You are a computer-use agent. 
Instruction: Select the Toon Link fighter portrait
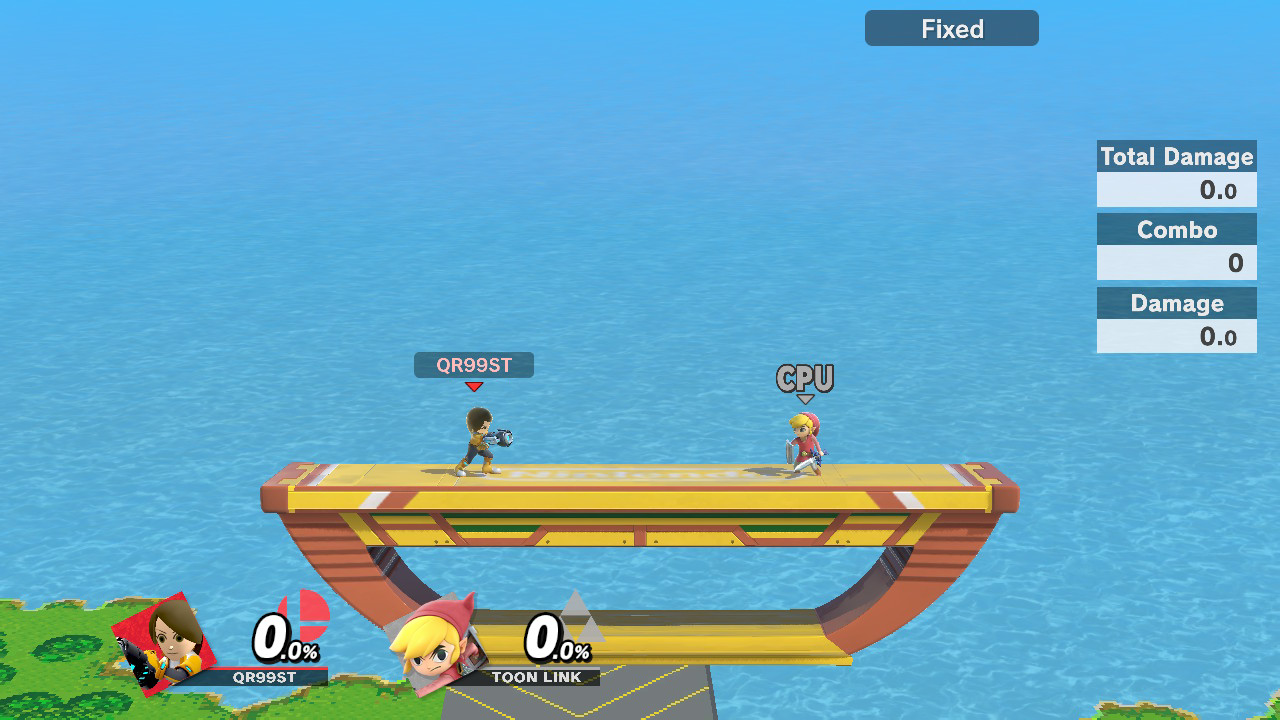[433, 646]
